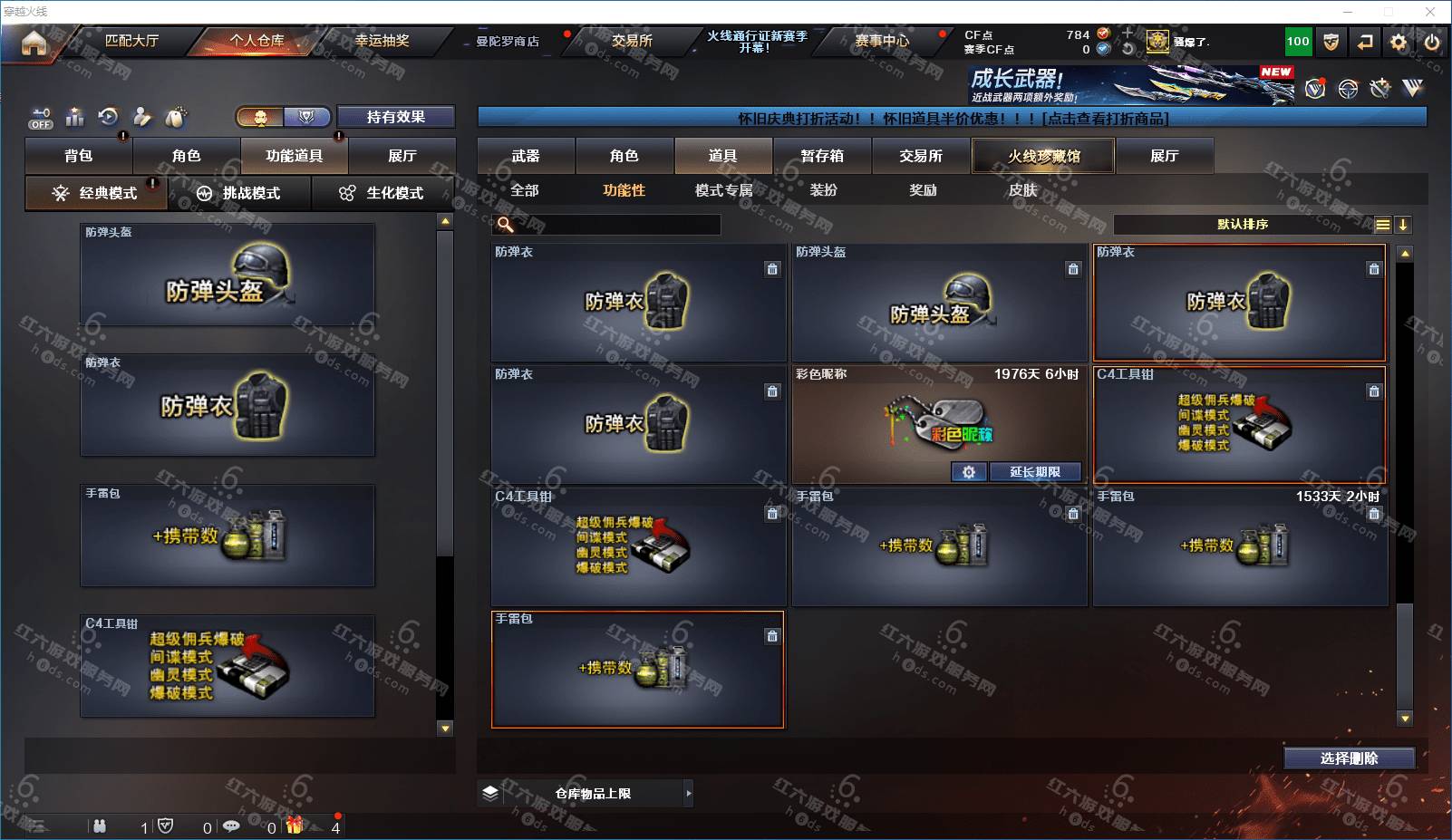The height and width of the screenshot is (840, 1452).
Task: Click the 选择删除 button
Action: tap(1349, 758)
